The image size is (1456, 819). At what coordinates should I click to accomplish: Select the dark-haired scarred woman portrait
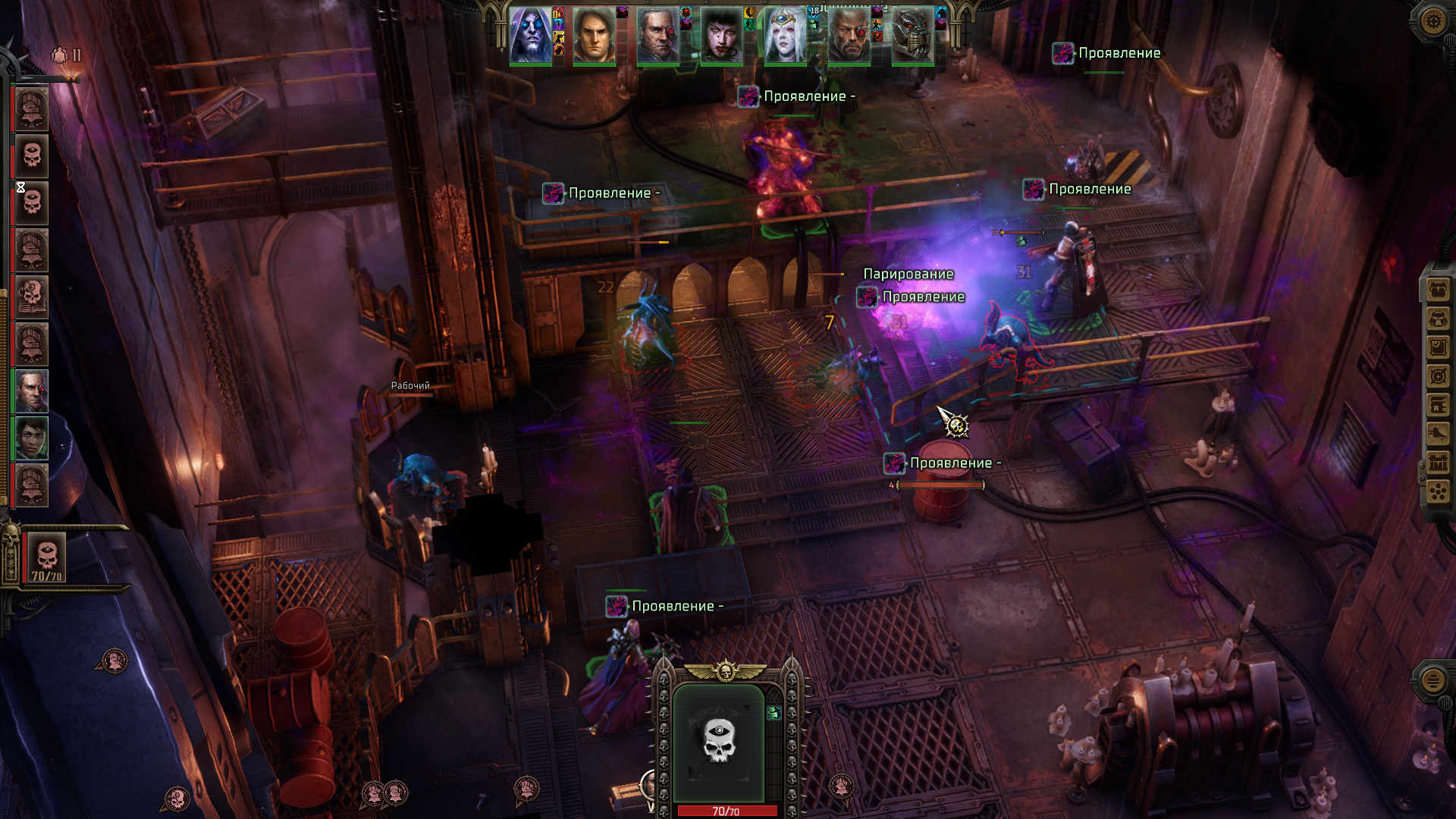[721, 36]
